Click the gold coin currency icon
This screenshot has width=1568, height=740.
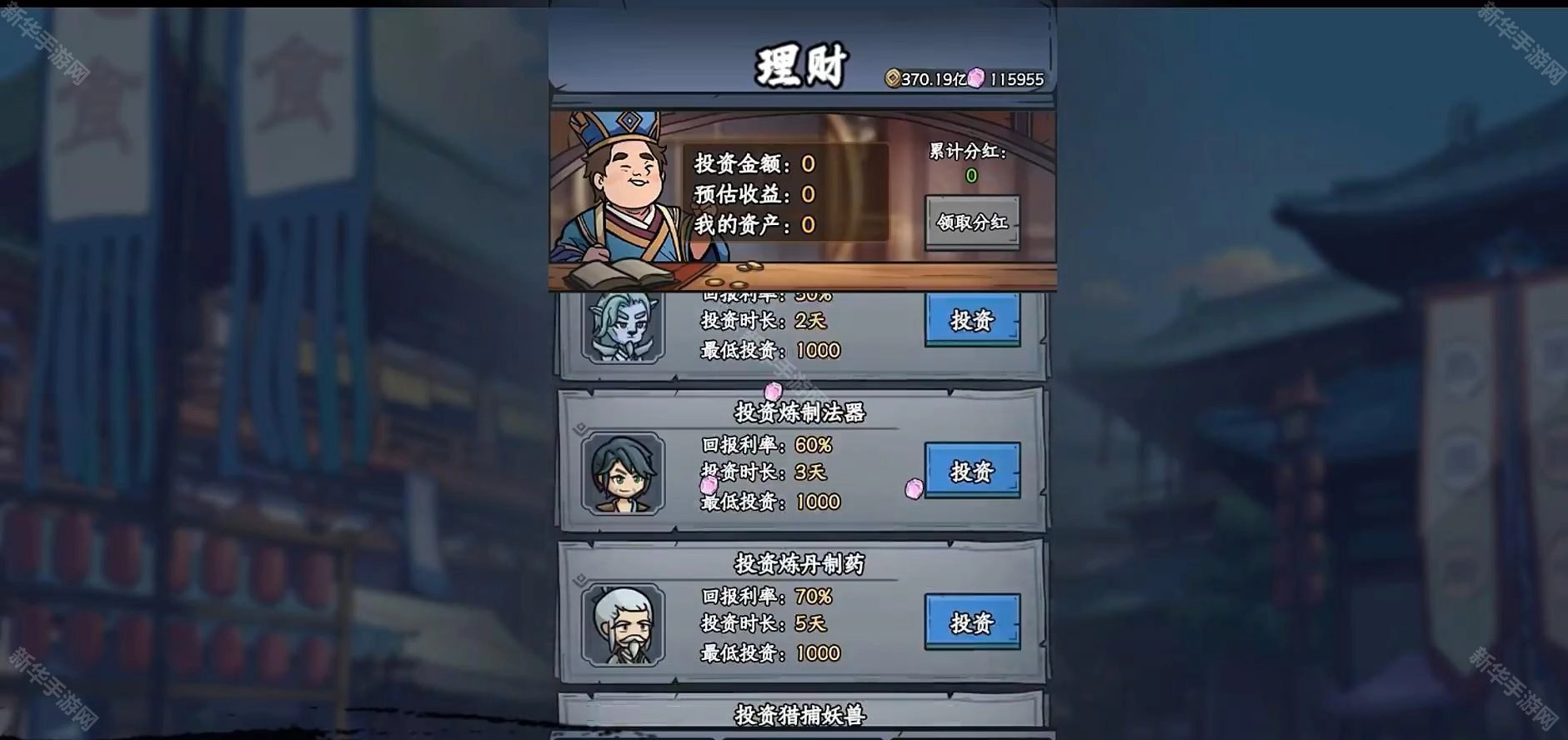[892, 76]
